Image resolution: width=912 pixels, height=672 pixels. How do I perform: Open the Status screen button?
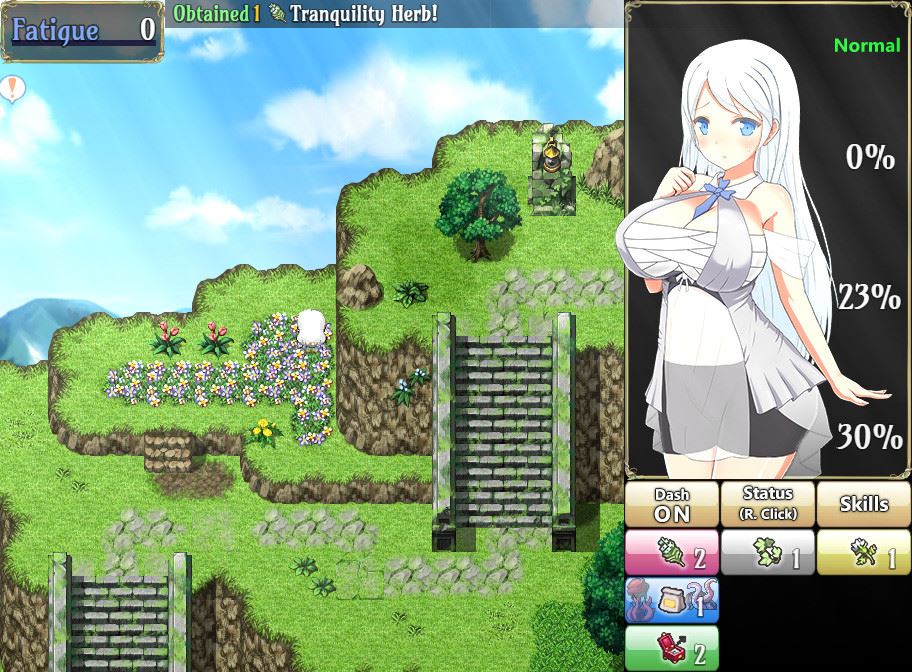click(768, 504)
